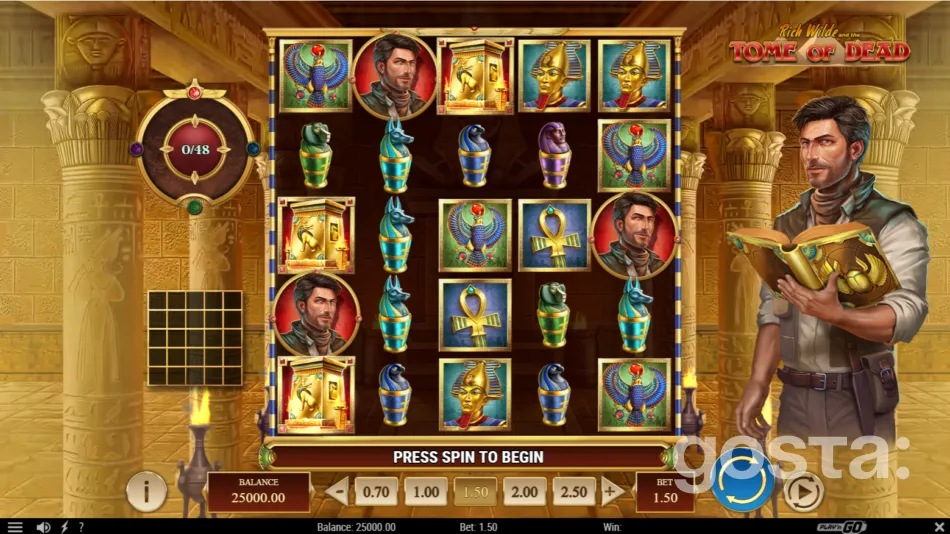Viewport: 950px width, 534px height.
Task: Pick the 2.50 bet amount
Action: (x=574, y=492)
